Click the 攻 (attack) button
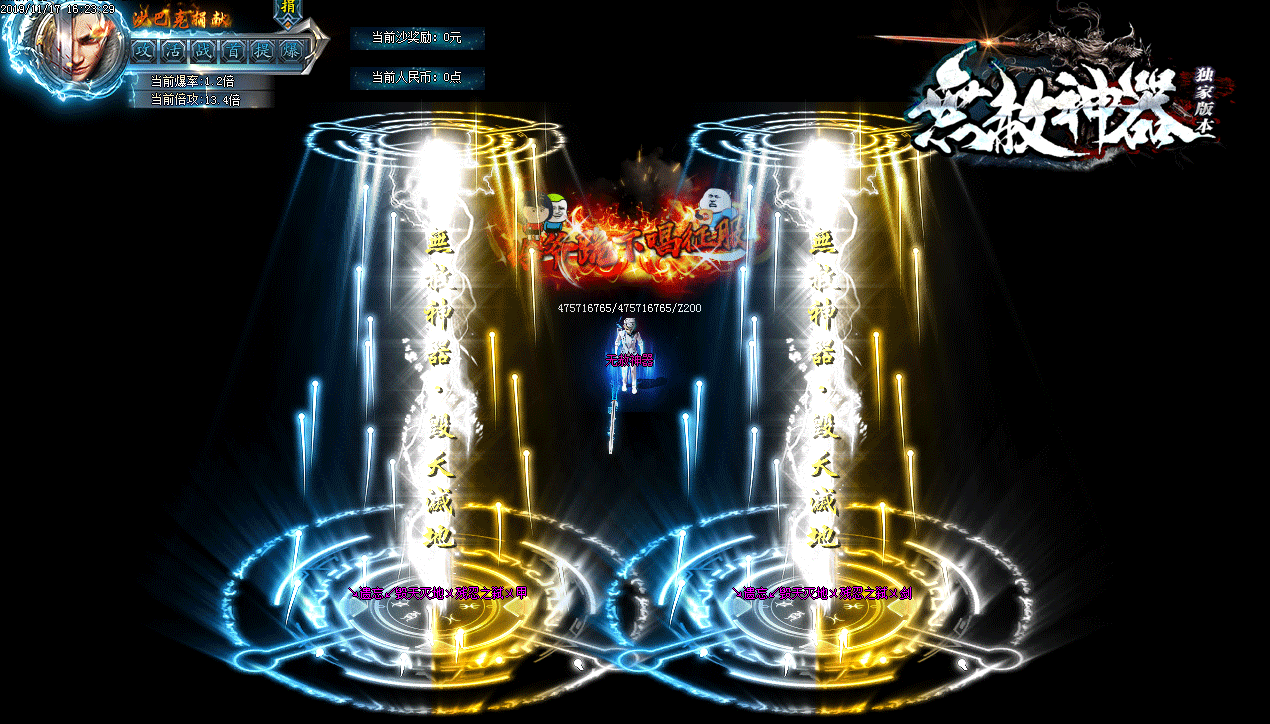The image size is (1270, 724). 145,49
